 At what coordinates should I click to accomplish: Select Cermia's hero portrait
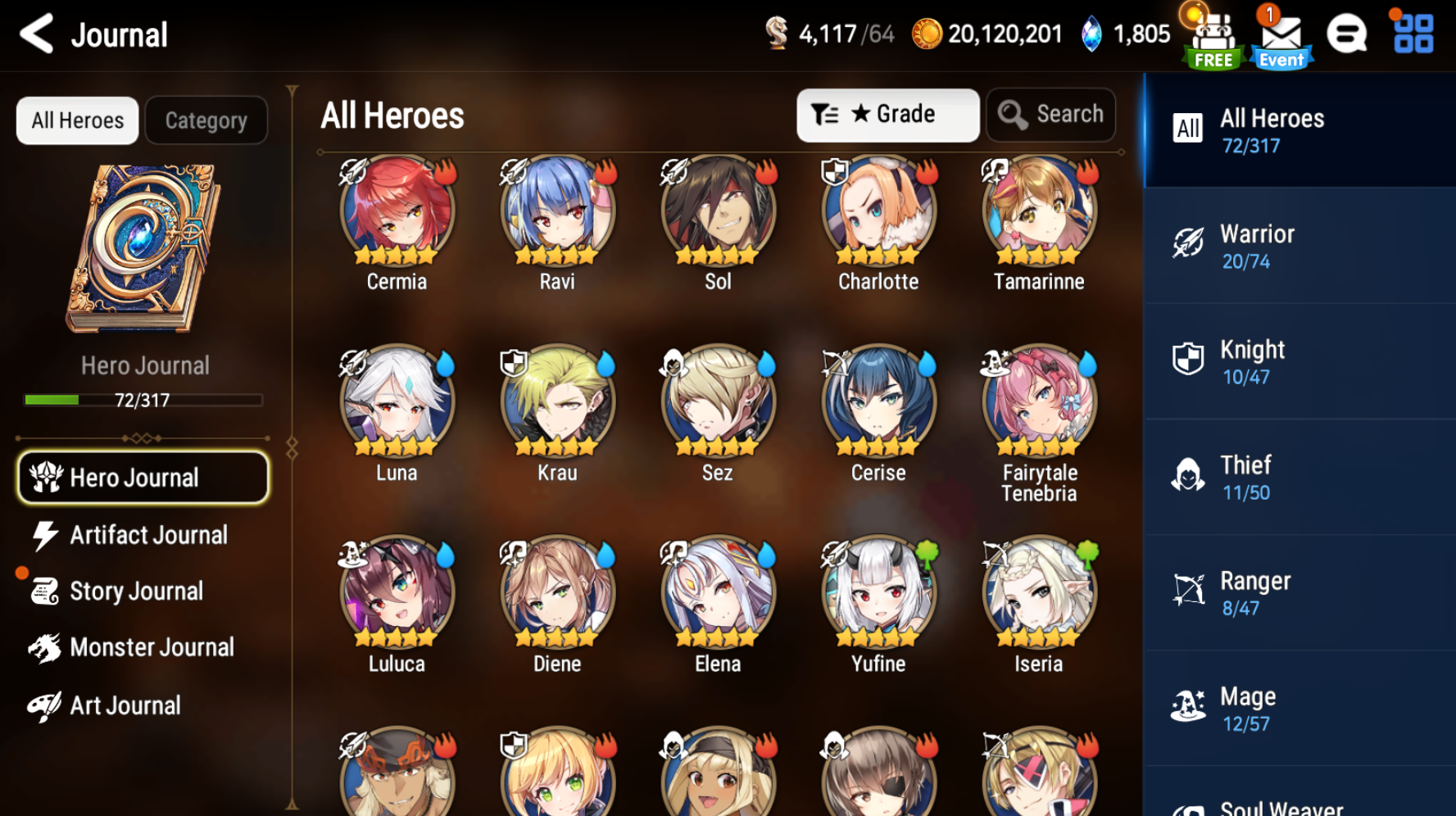(x=397, y=211)
